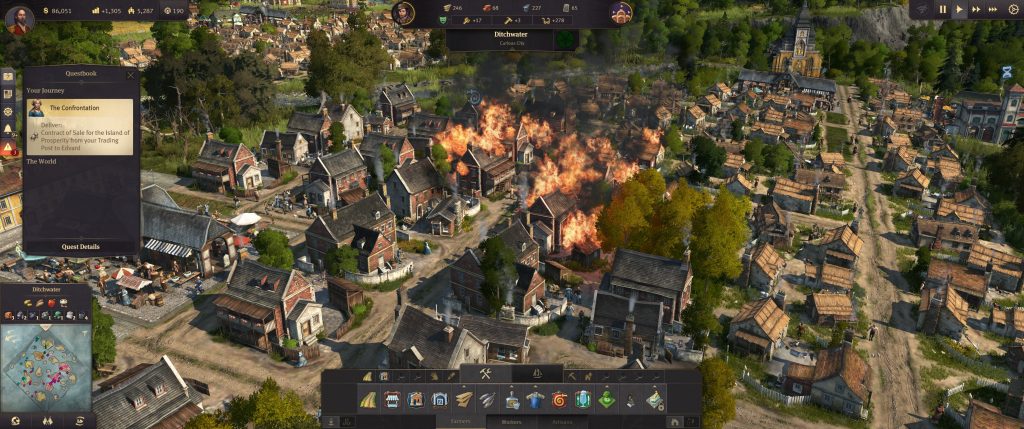This screenshot has width=1024, height=429.
Task: Switch to fast-forward speed
Action: click(x=979, y=9)
